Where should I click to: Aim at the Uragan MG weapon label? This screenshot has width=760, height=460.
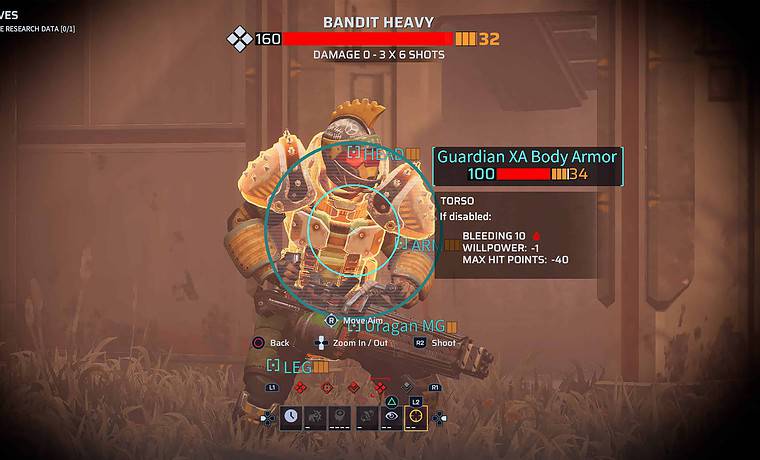404,326
